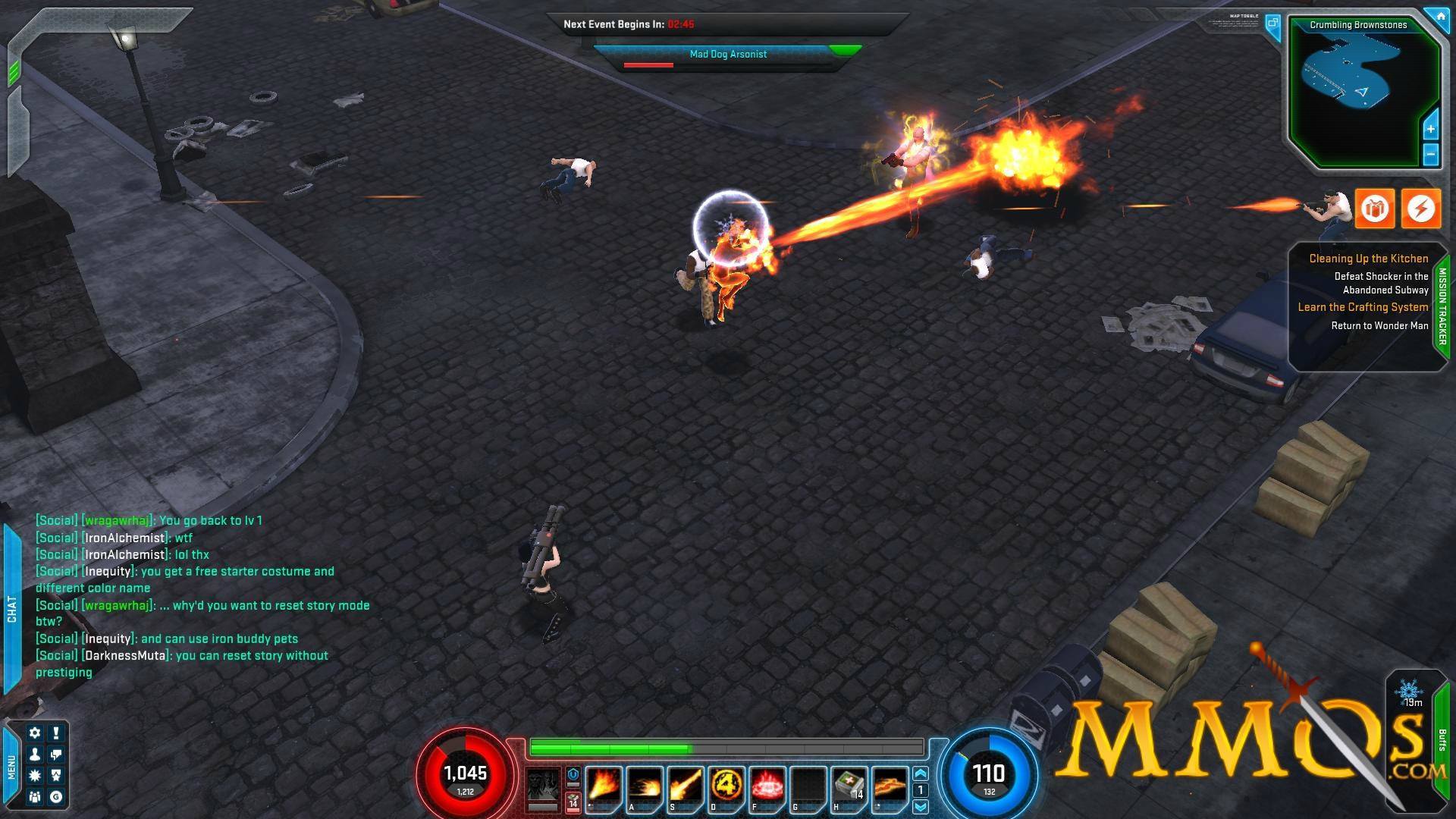
Task: Click the map toggle button
Action: coord(1272,24)
